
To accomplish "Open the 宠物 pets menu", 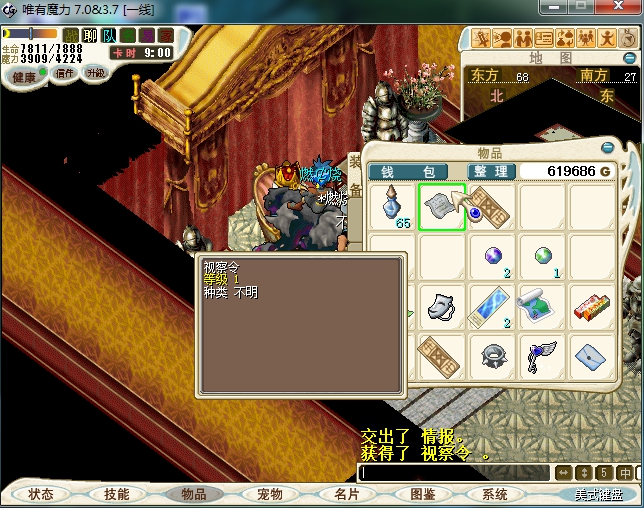I will [x=269, y=494].
